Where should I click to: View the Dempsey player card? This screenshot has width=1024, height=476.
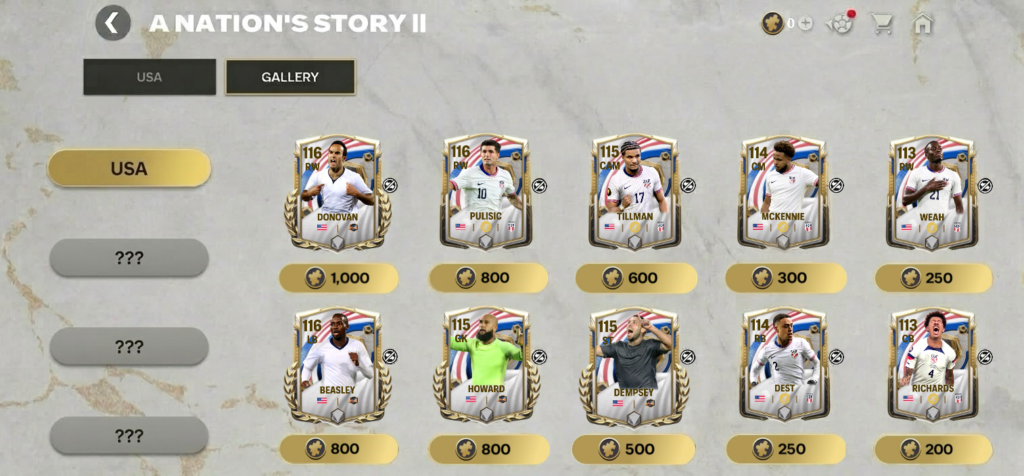[635, 365]
